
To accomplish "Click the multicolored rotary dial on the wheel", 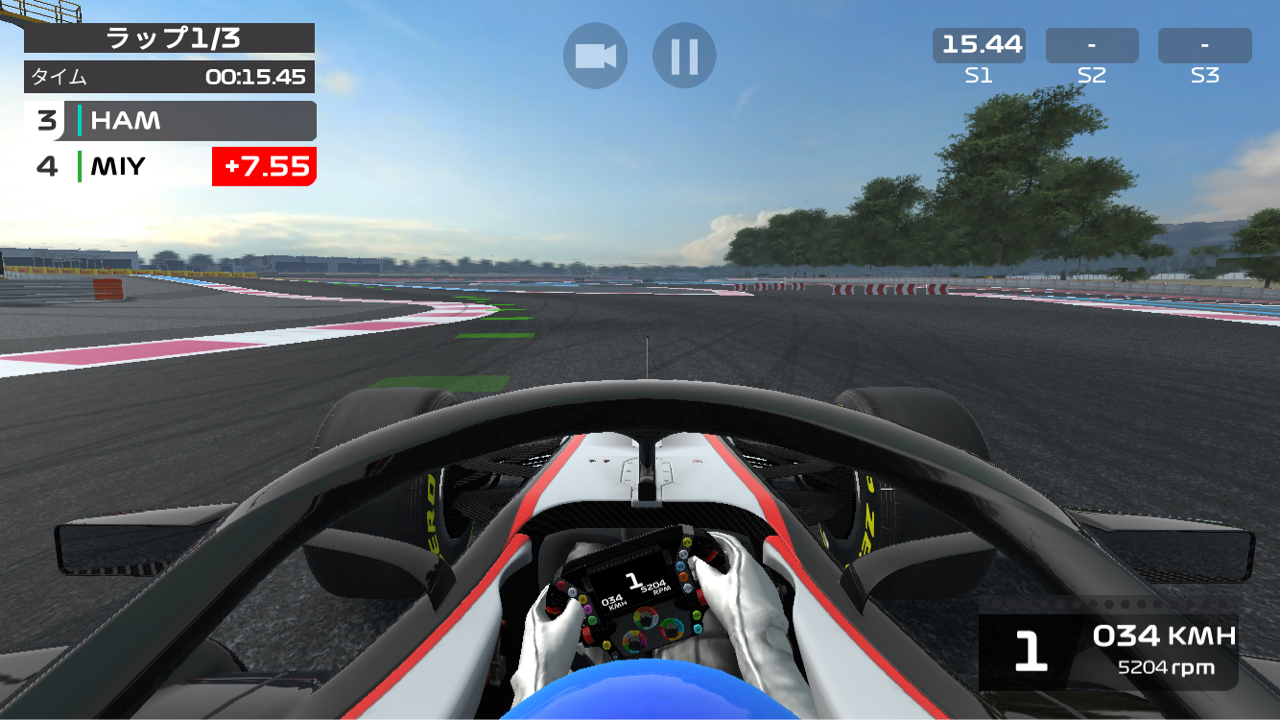I will [645, 619].
